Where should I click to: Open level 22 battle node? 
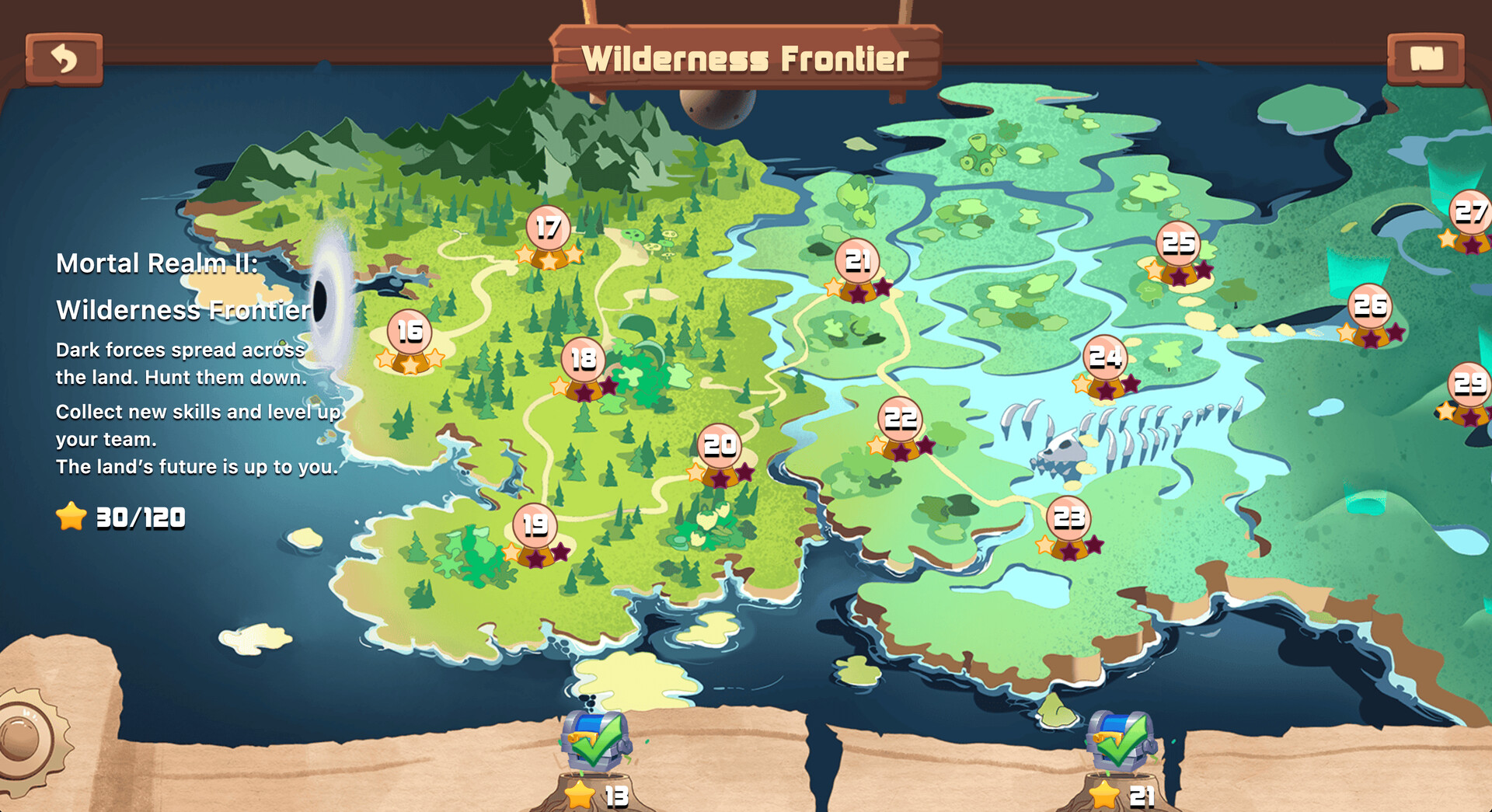click(x=899, y=418)
